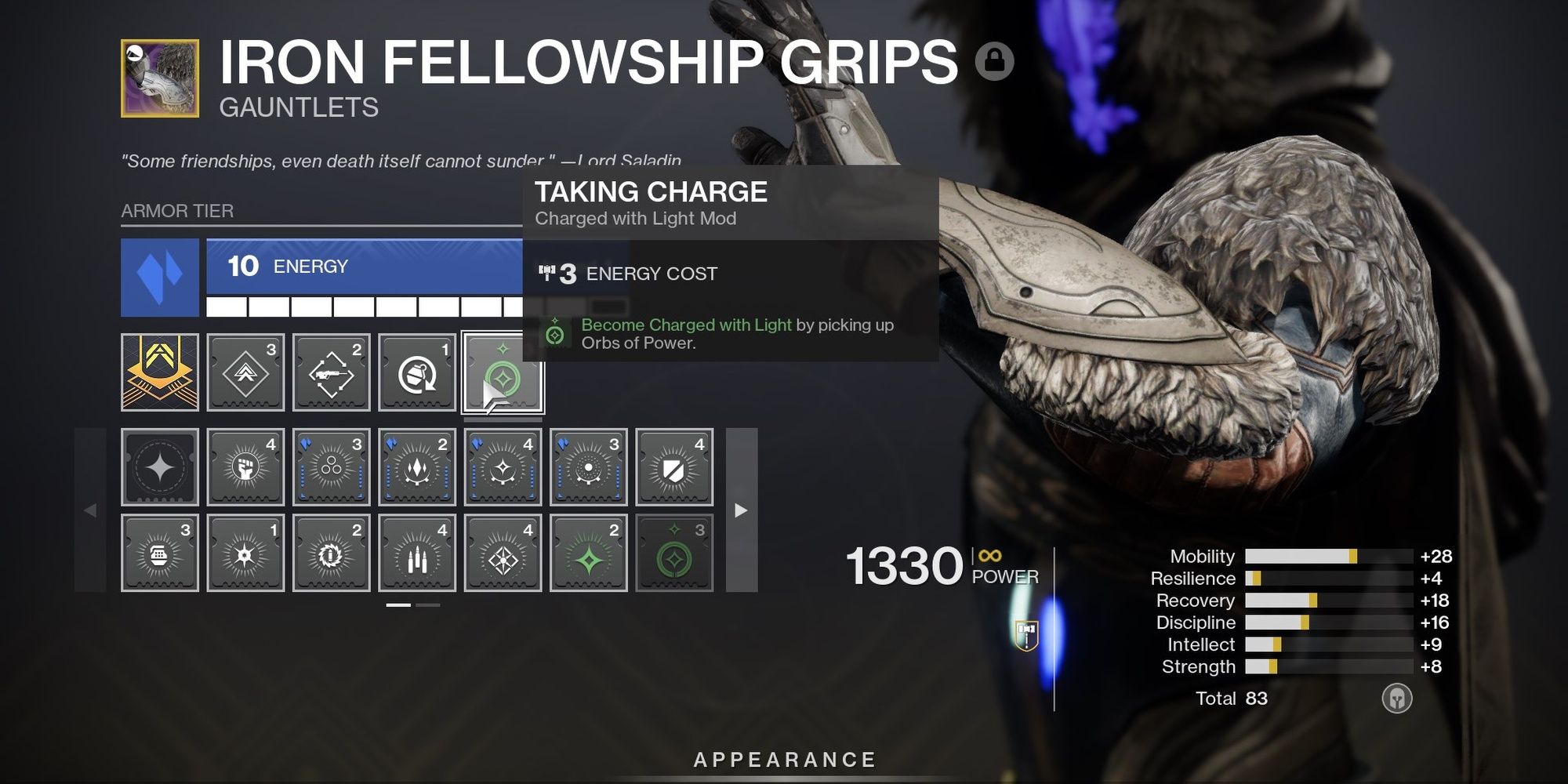The width and height of the screenshot is (1568, 784).
Task: Switch to the Appearance tab
Action: pyautogui.click(x=784, y=758)
